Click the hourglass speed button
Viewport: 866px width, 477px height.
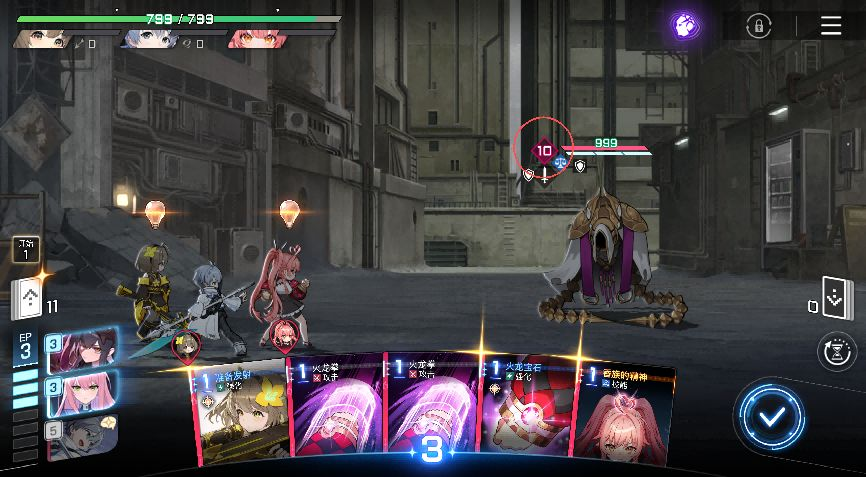pyautogui.click(x=836, y=351)
